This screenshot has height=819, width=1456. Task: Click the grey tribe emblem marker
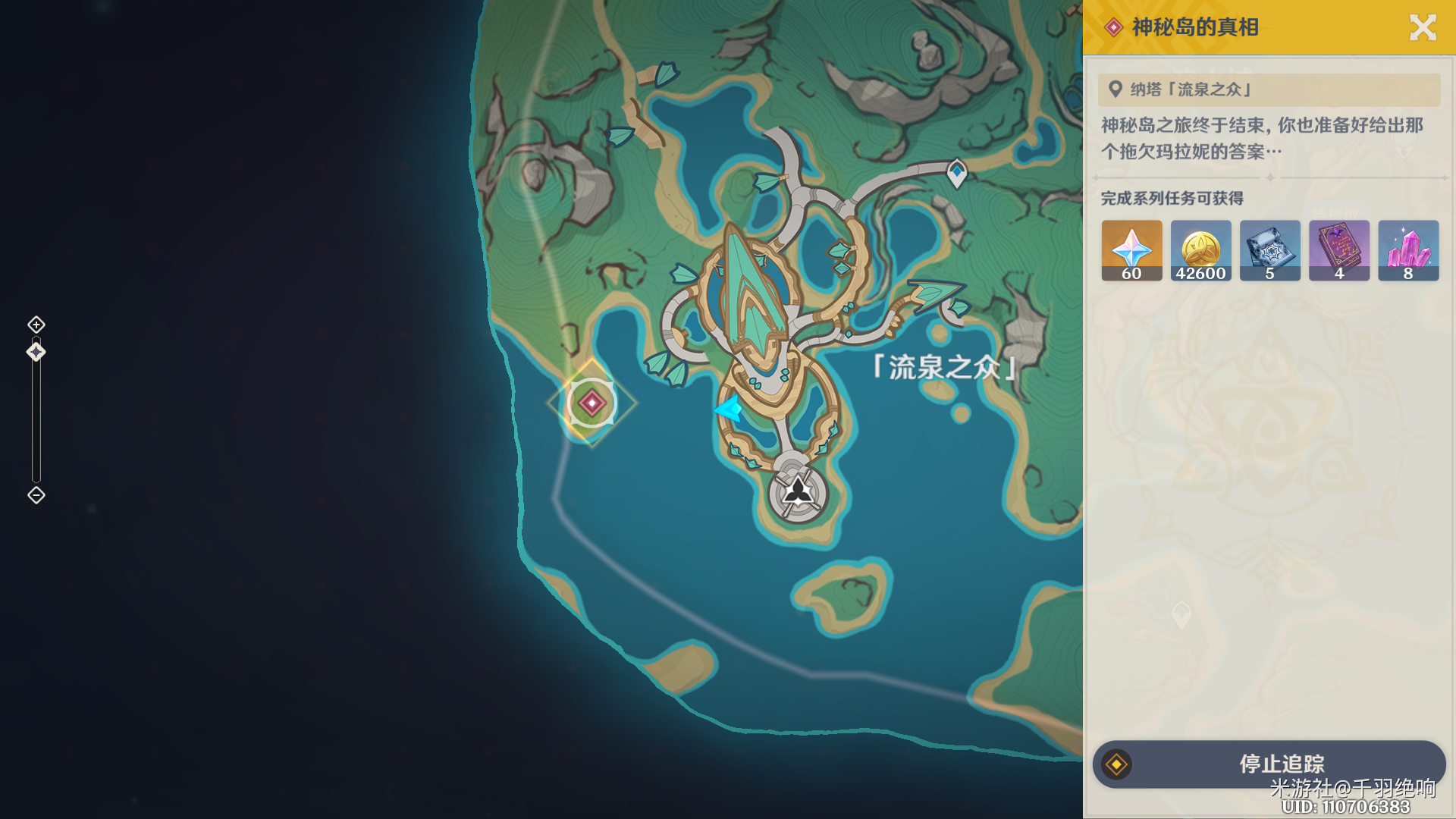[x=798, y=493]
